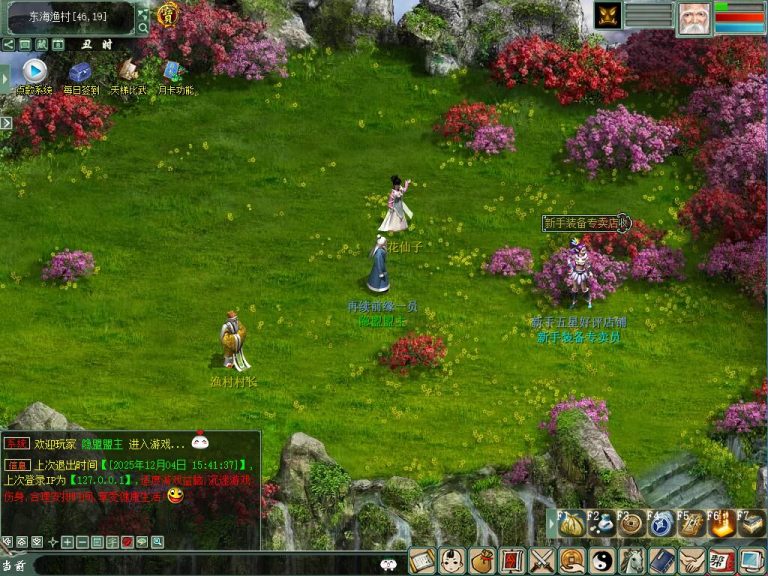The image size is (768, 576).
Task: Activate the F6 glowing fire hotkey slot
Action: click(x=721, y=524)
